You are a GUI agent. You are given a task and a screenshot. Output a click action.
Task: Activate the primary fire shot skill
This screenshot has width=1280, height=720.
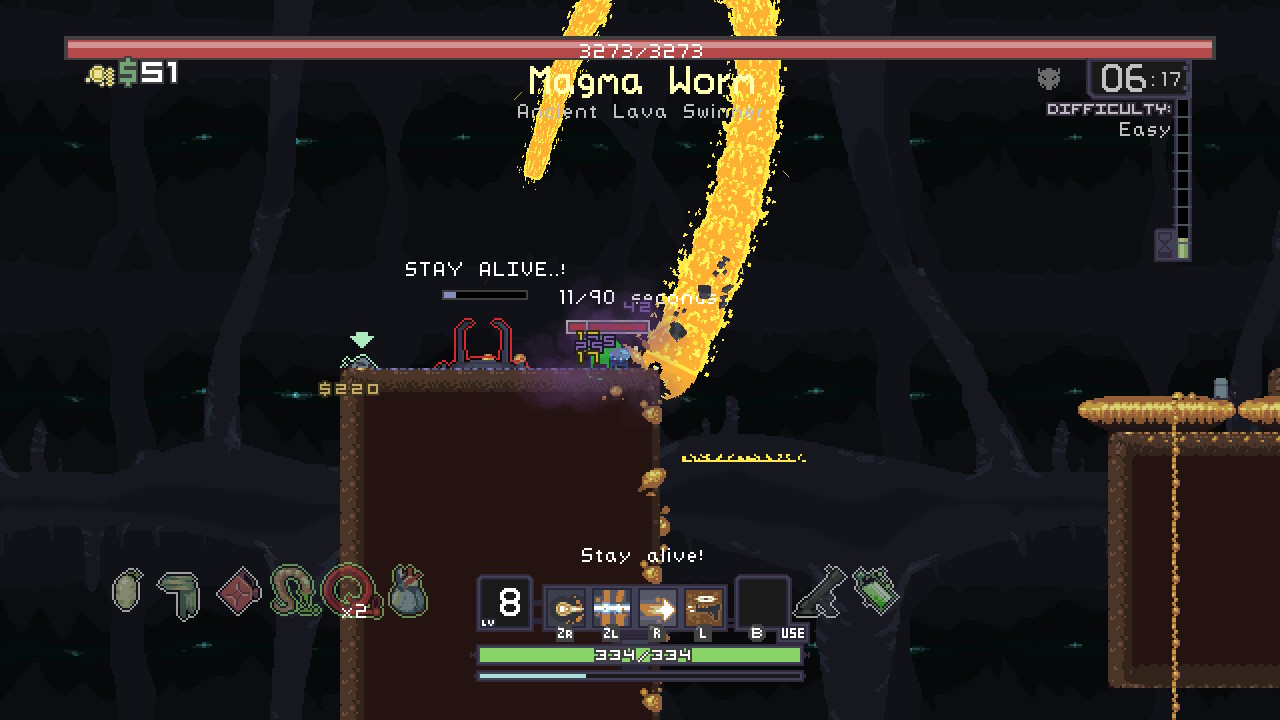point(567,607)
